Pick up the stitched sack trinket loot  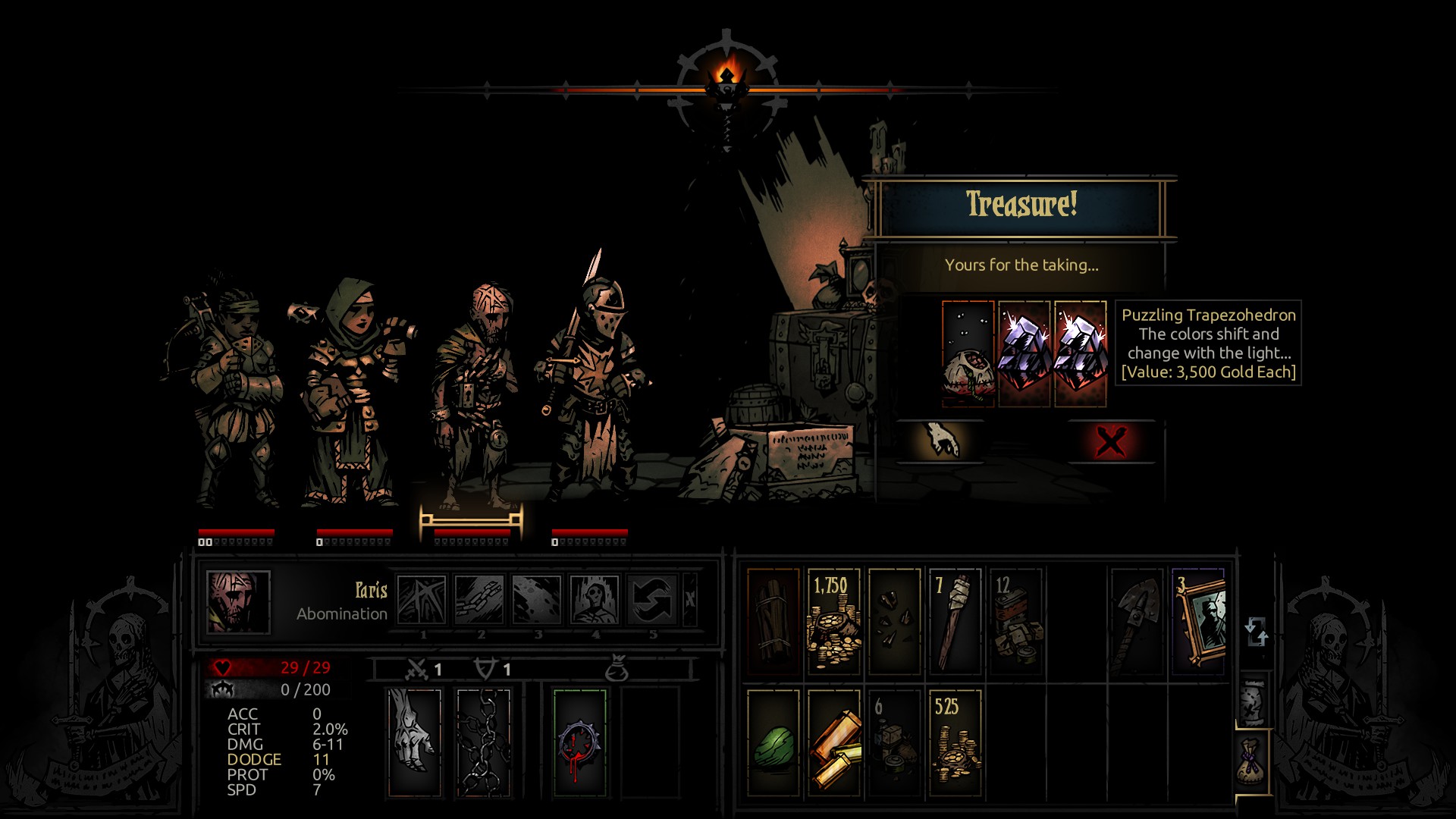pos(968,353)
